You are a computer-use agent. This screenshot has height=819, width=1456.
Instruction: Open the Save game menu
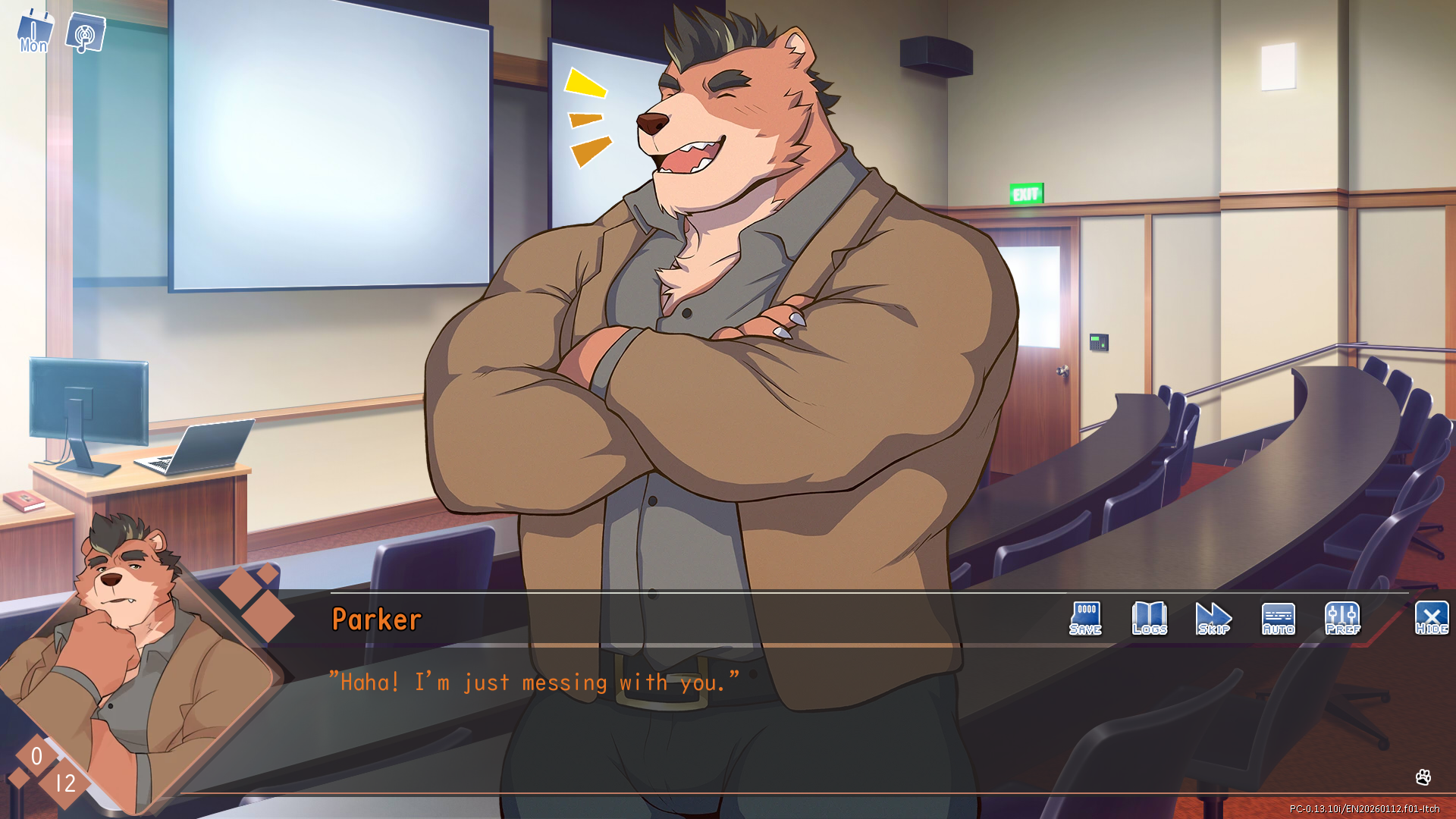click(1085, 618)
